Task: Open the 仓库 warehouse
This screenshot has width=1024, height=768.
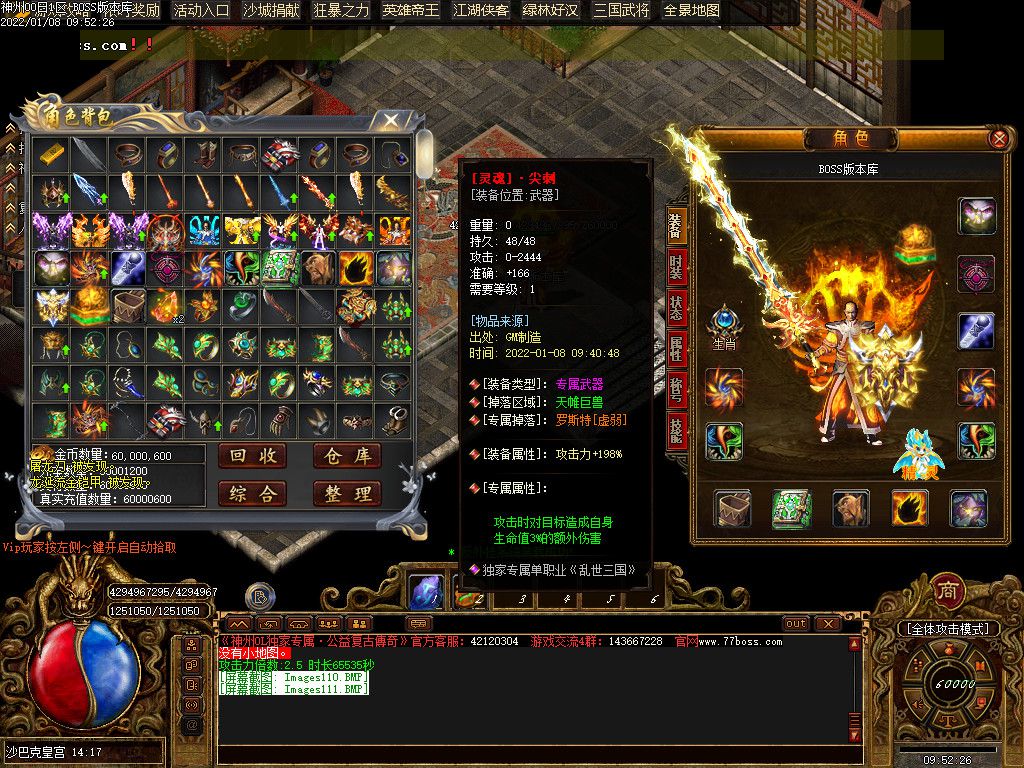Action: coord(347,457)
